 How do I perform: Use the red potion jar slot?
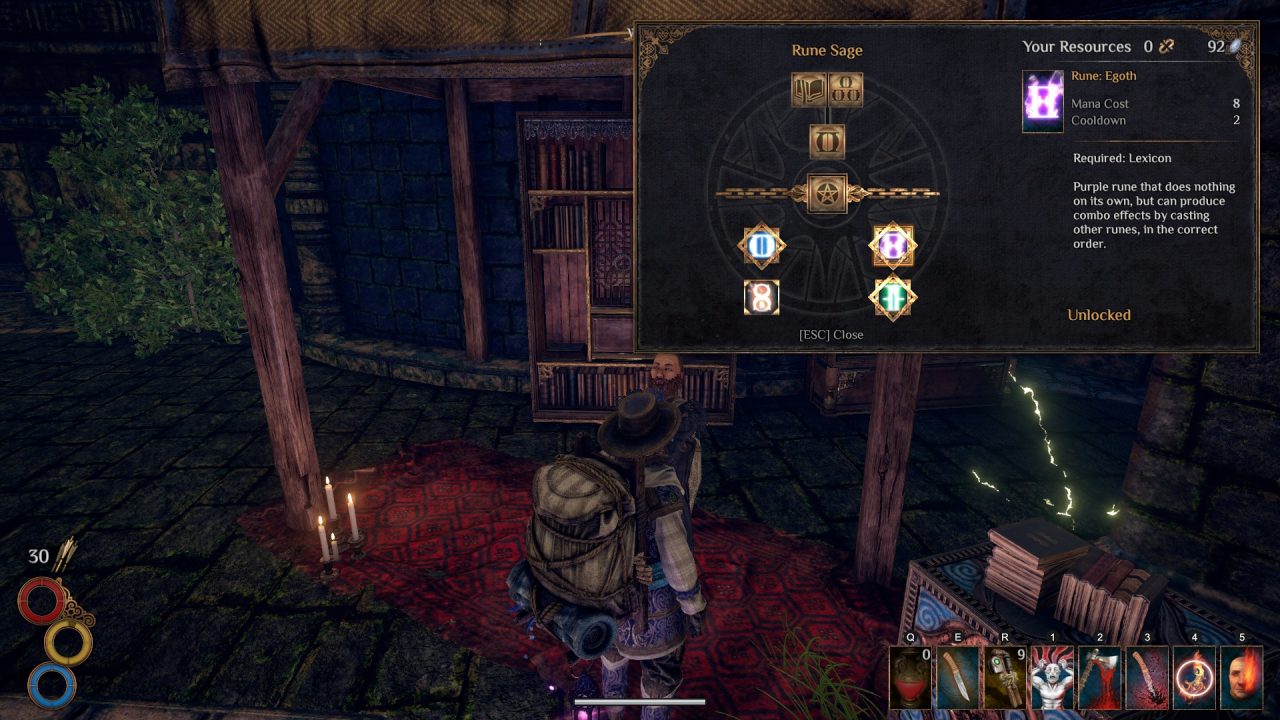click(910, 679)
